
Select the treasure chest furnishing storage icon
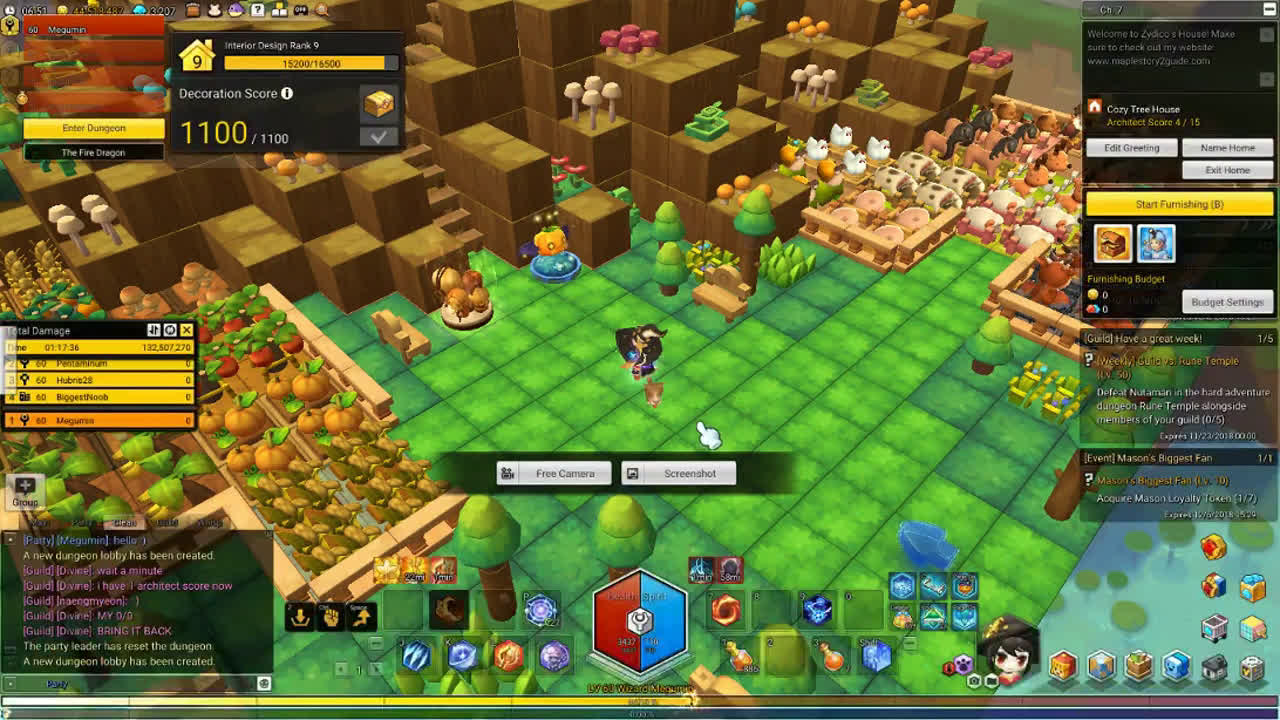point(1112,243)
